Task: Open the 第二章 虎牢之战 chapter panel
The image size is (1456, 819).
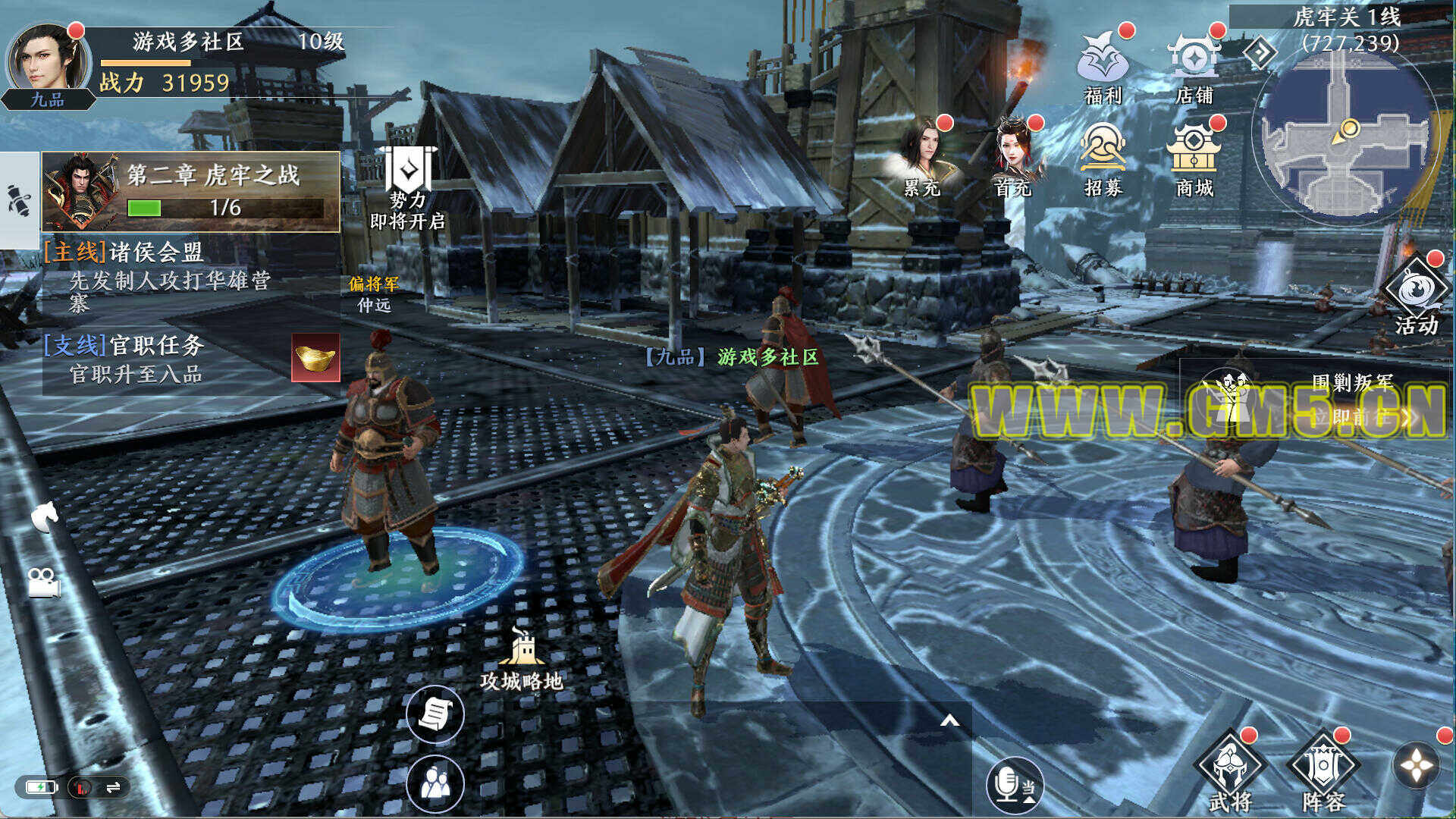Action: point(191,191)
